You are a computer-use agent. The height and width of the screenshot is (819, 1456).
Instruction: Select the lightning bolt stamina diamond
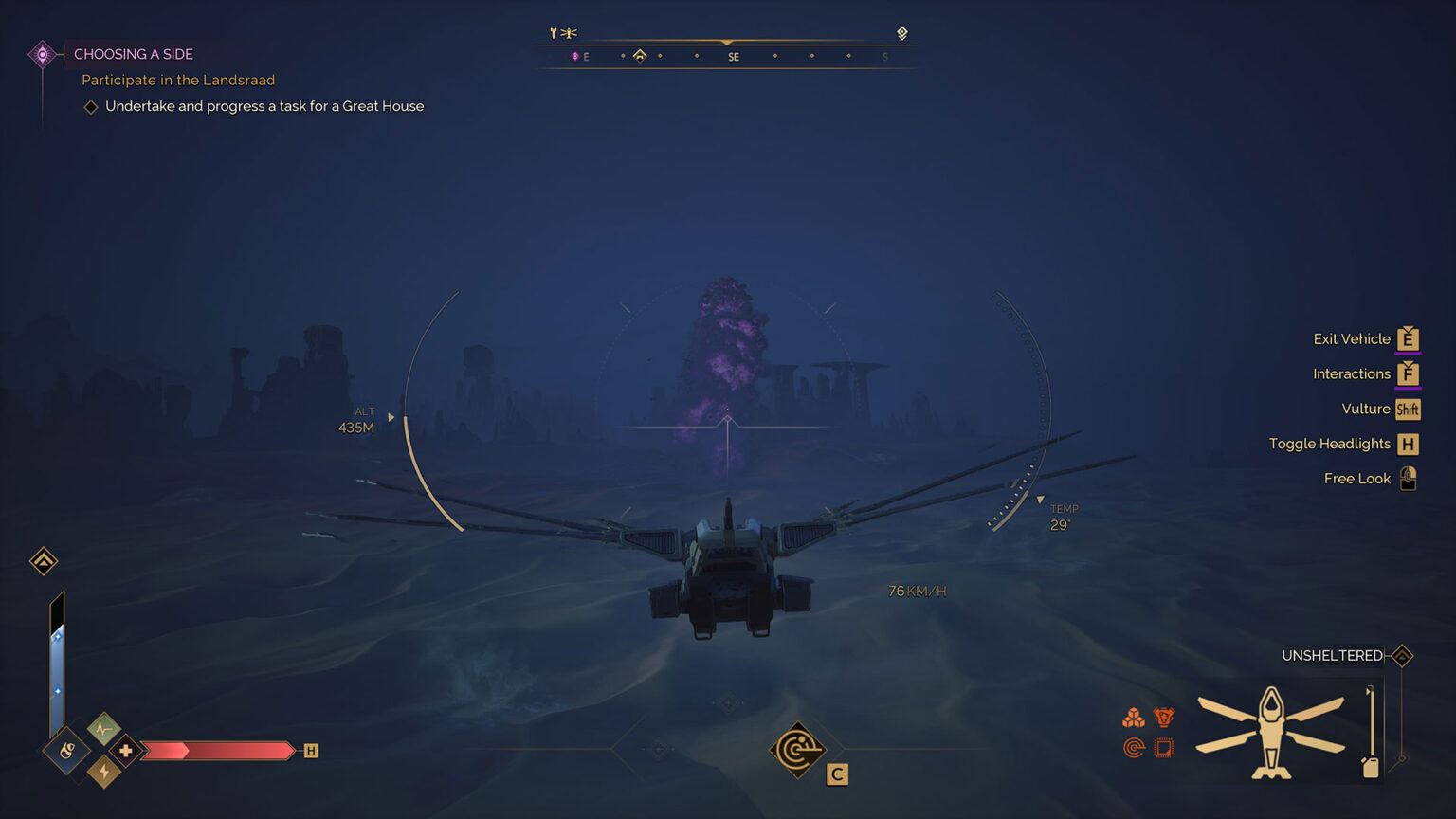coord(103,772)
